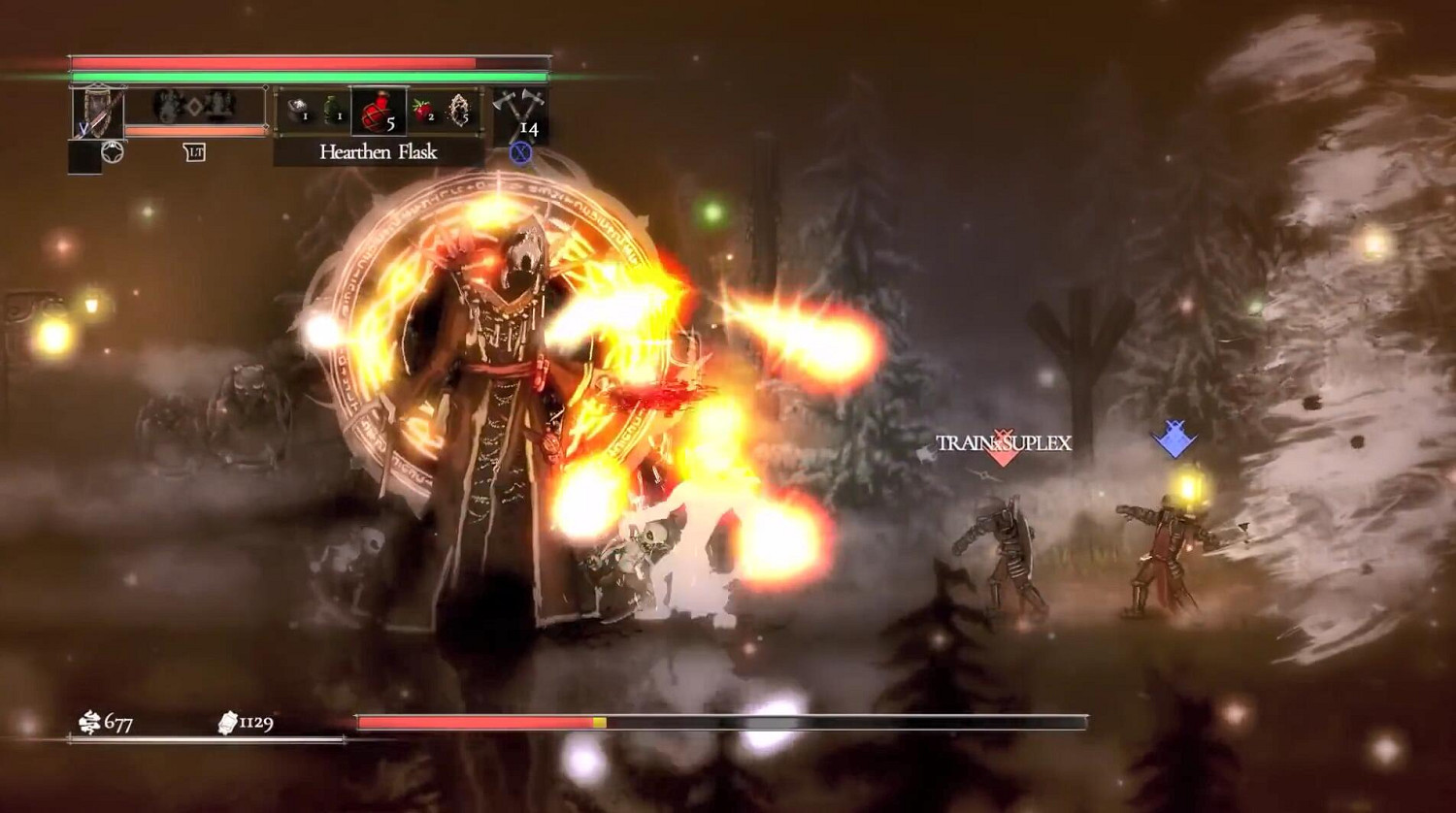Toggle the red downward sigil above TRAIN SUPLEX
This screenshot has width=1456, height=813.
[x=1002, y=455]
